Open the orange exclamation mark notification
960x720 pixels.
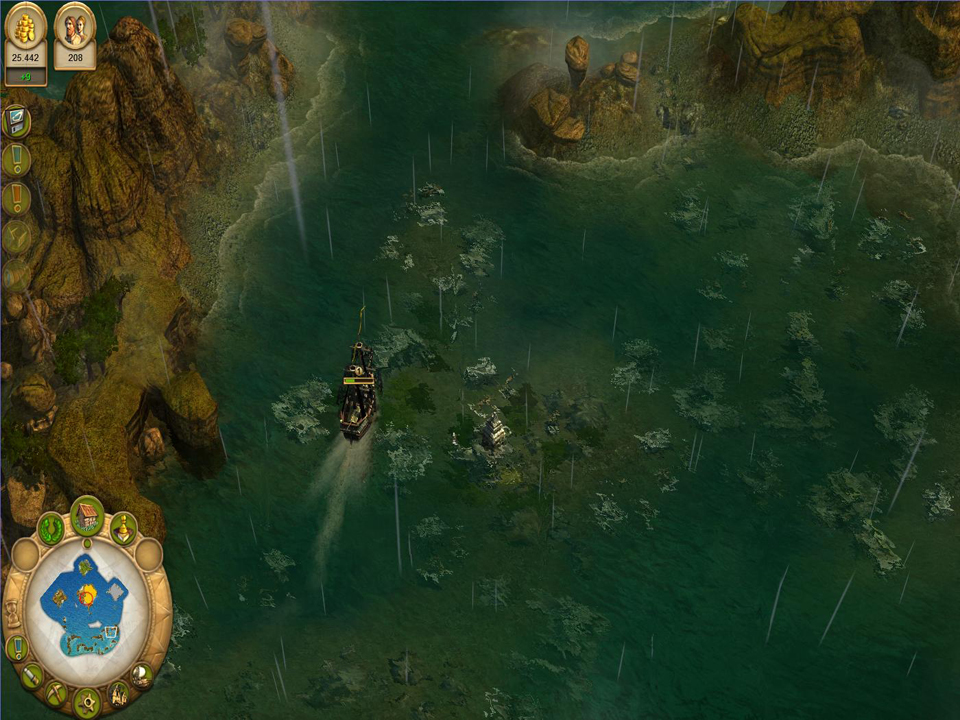16,198
